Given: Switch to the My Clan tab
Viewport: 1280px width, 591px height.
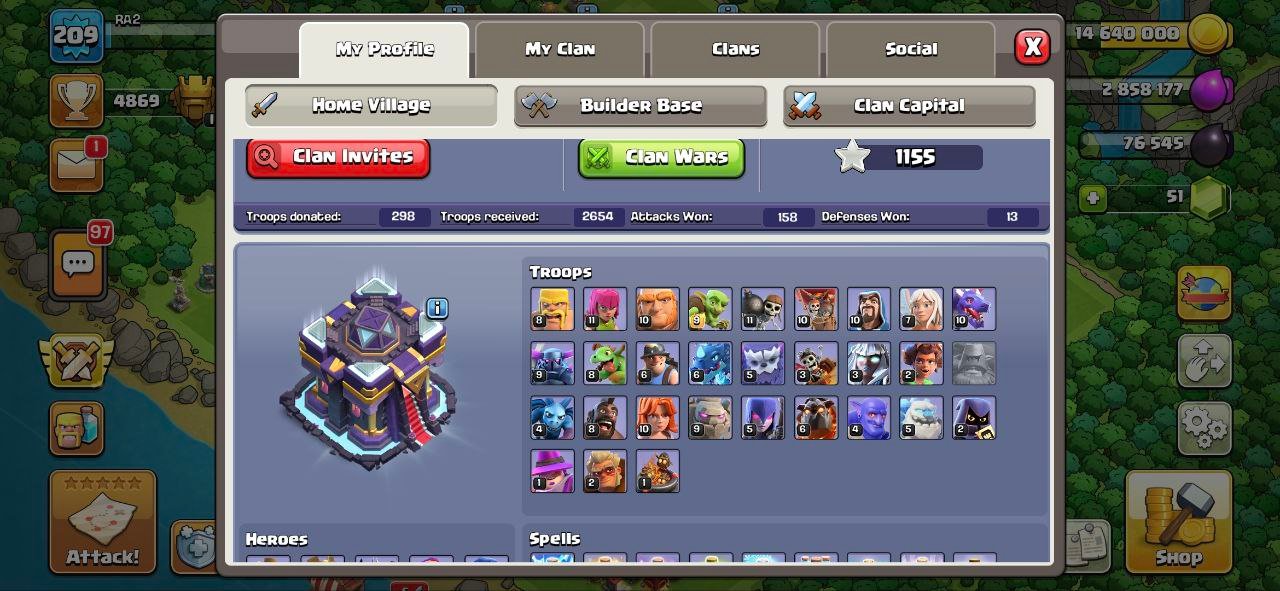Looking at the screenshot, I should 560,49.
